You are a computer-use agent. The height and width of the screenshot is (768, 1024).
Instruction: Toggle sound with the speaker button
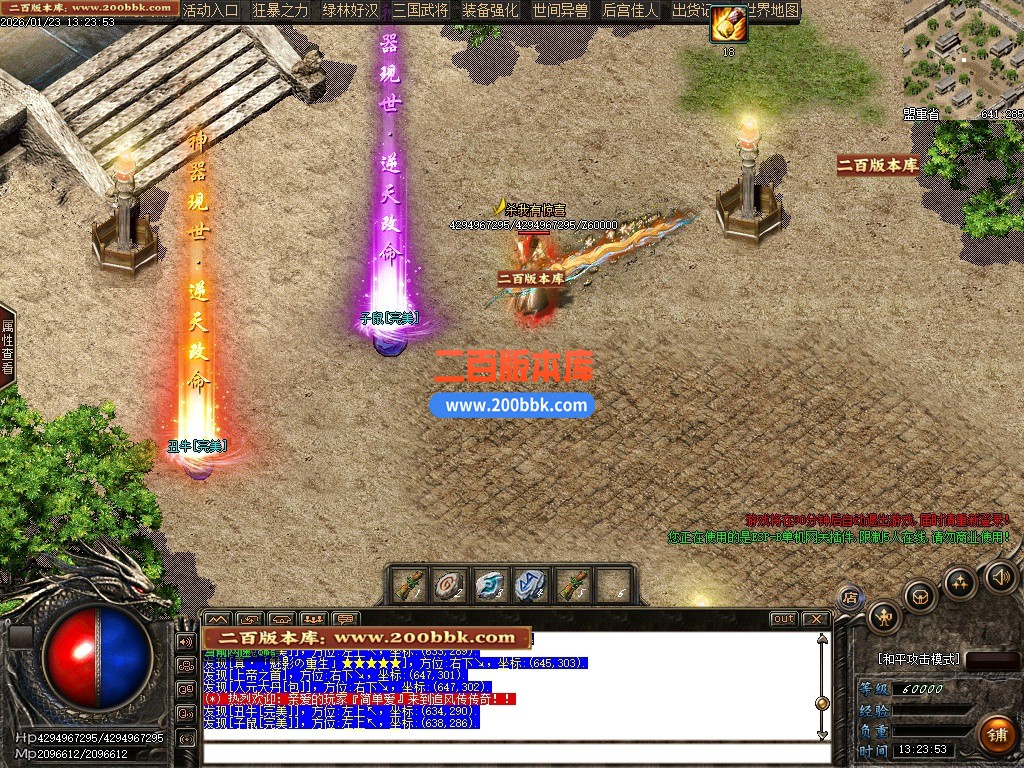tap(1000, 576)
